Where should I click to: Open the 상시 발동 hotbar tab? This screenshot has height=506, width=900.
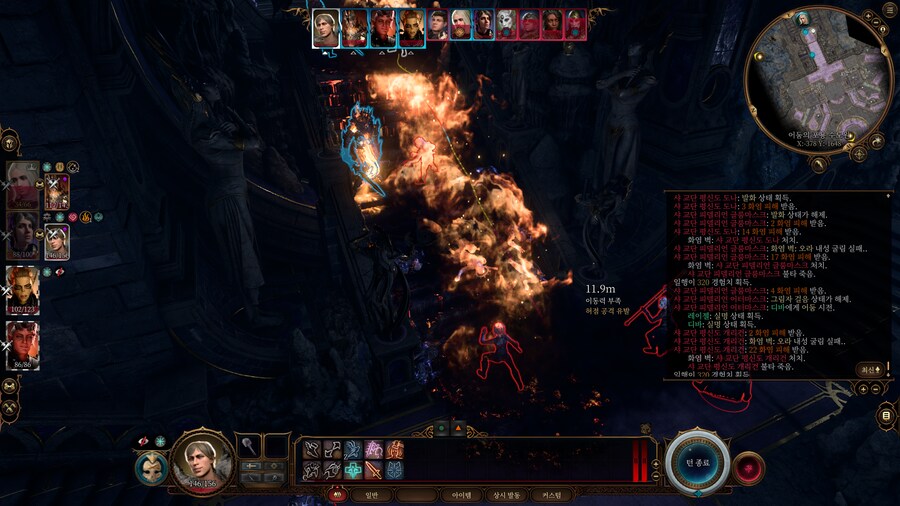[506, 495]
